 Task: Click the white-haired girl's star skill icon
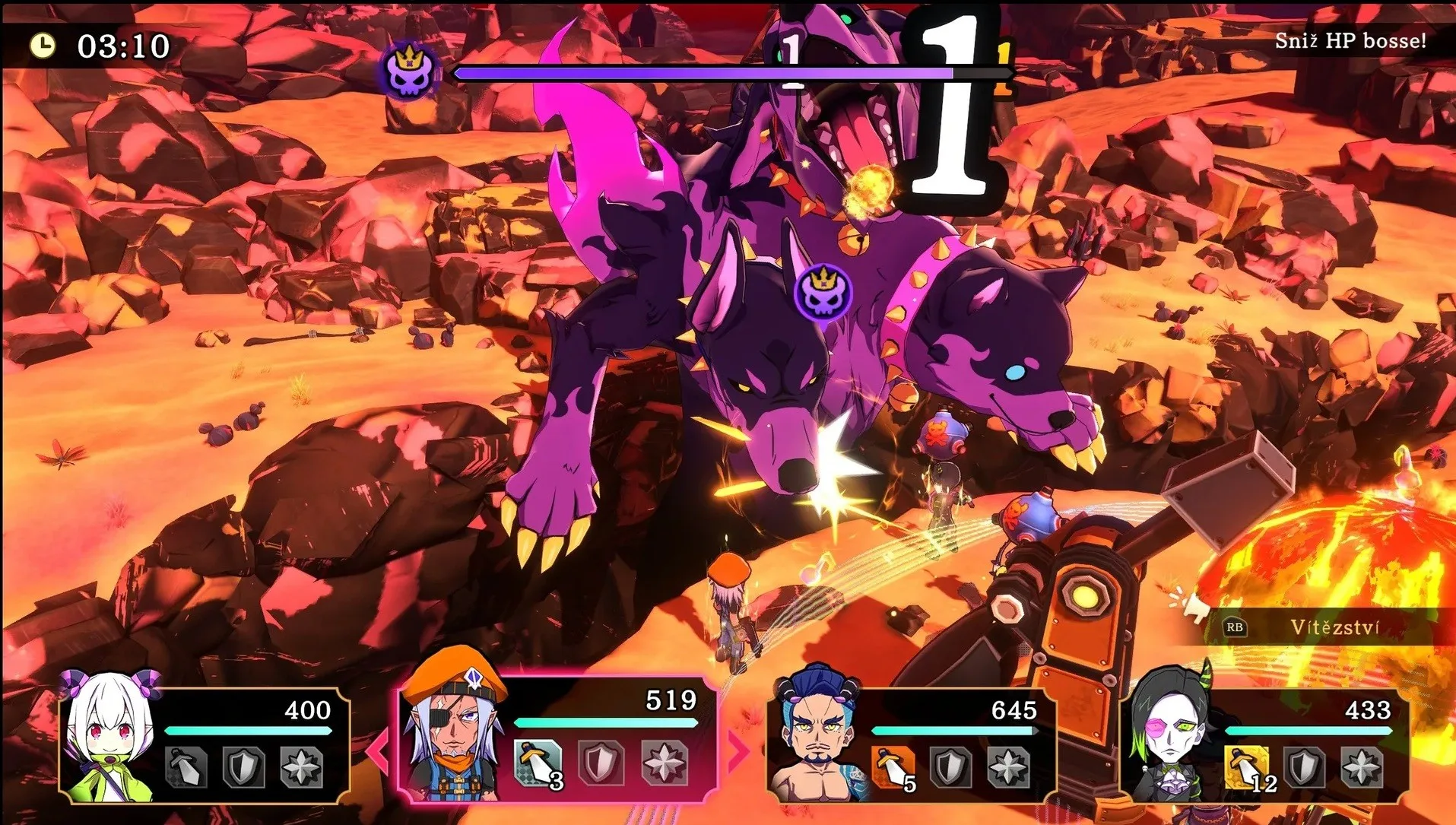click(x=301, y=766)
